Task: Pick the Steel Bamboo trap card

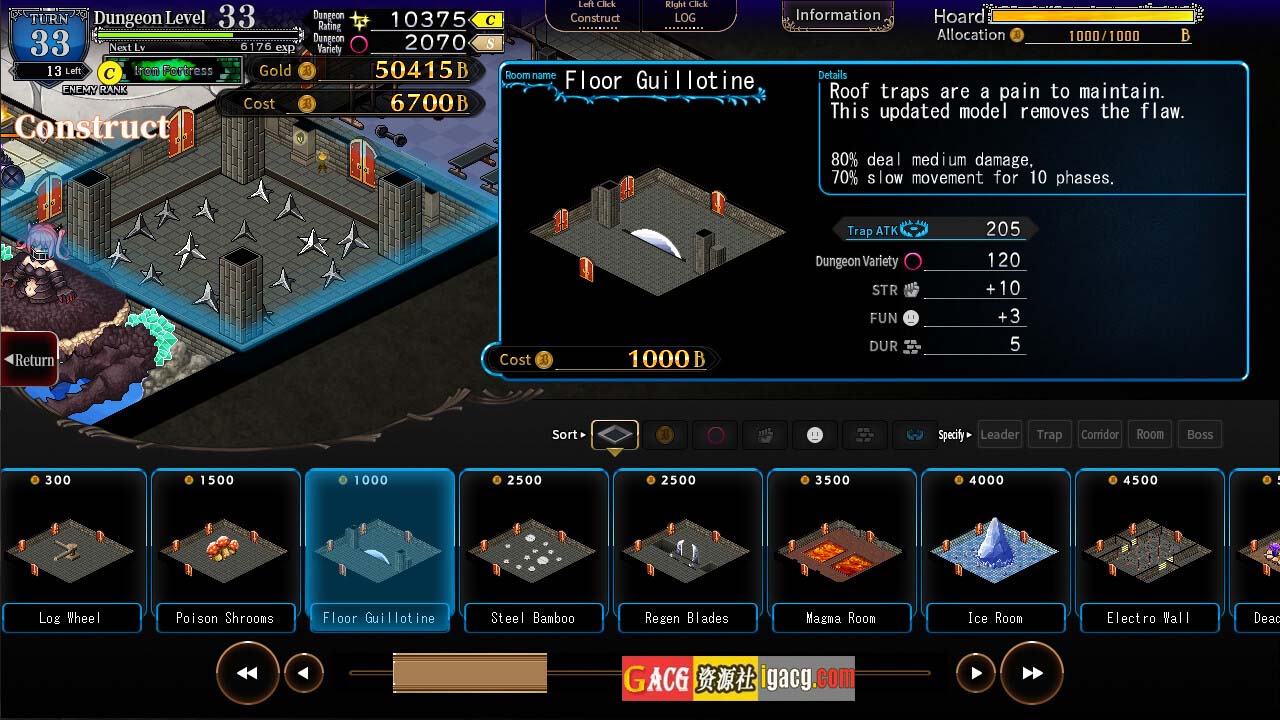Action: click(533, 550)
